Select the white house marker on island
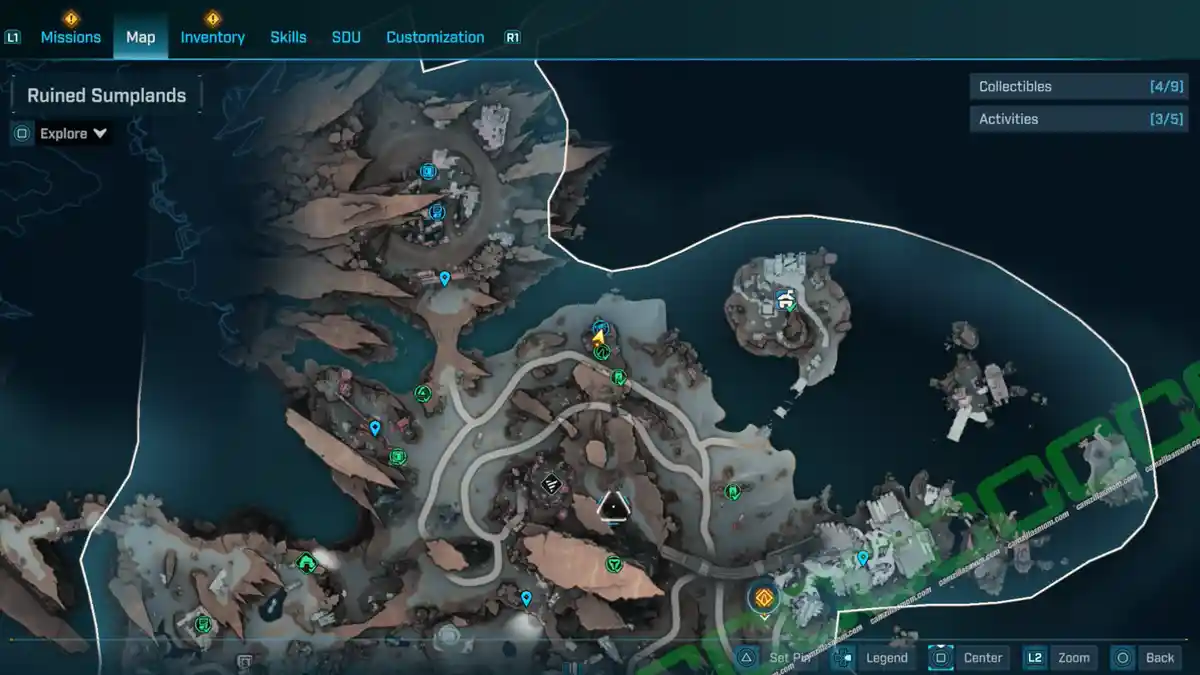 pyautogui.click(x=785, y=298)
